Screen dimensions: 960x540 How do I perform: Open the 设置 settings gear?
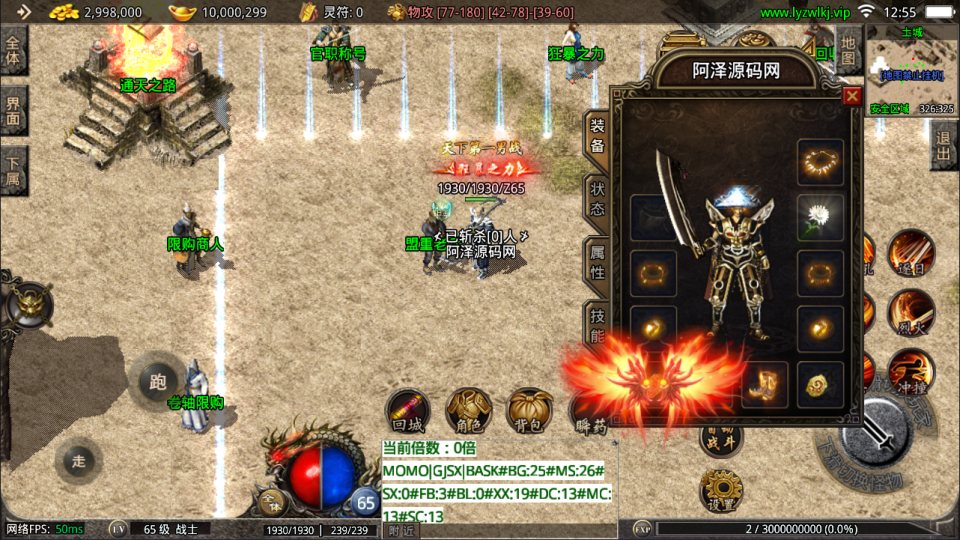[720, 489]
